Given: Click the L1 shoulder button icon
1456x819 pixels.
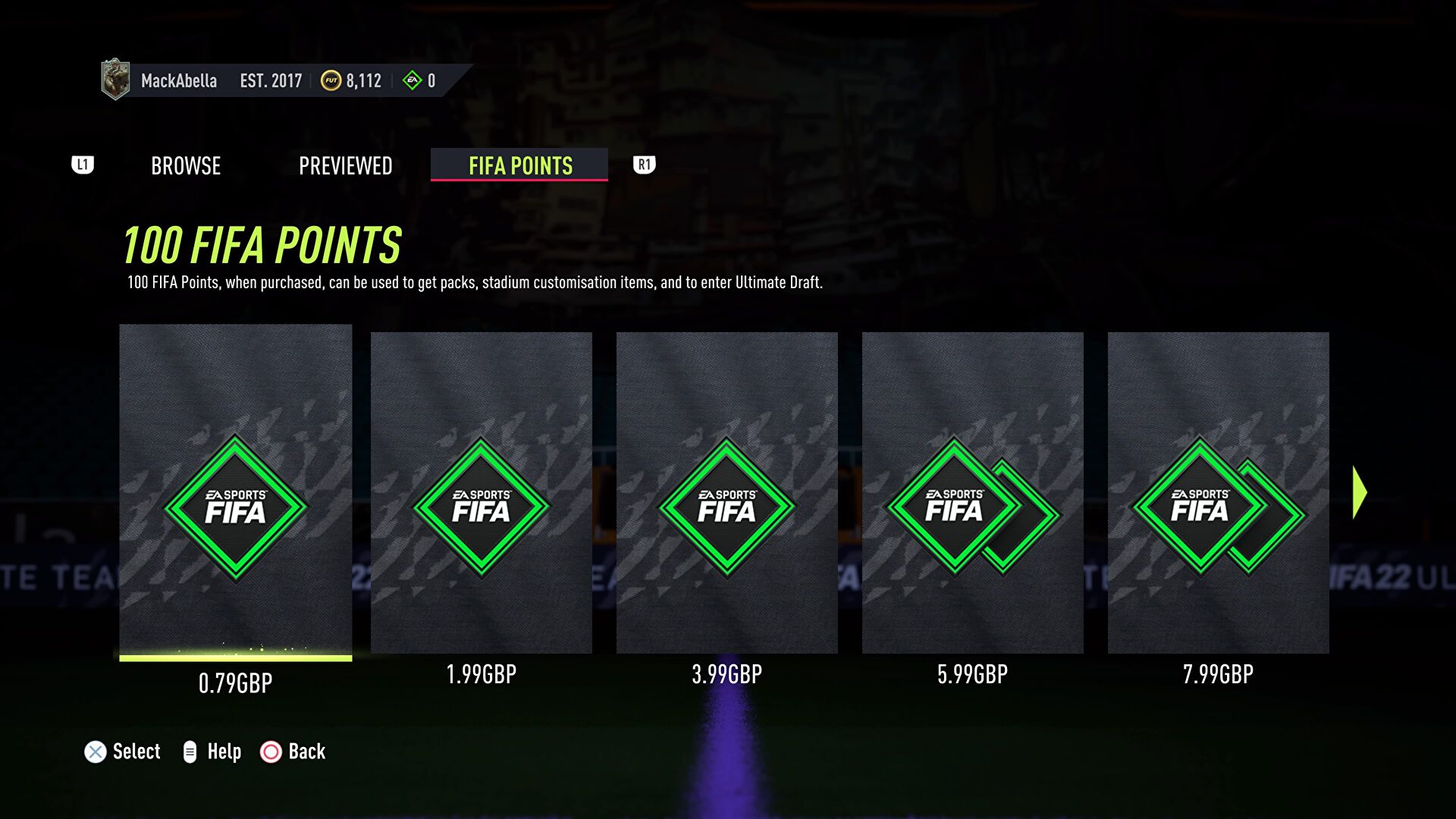Looking at the screenshot, I should [83, 165].
